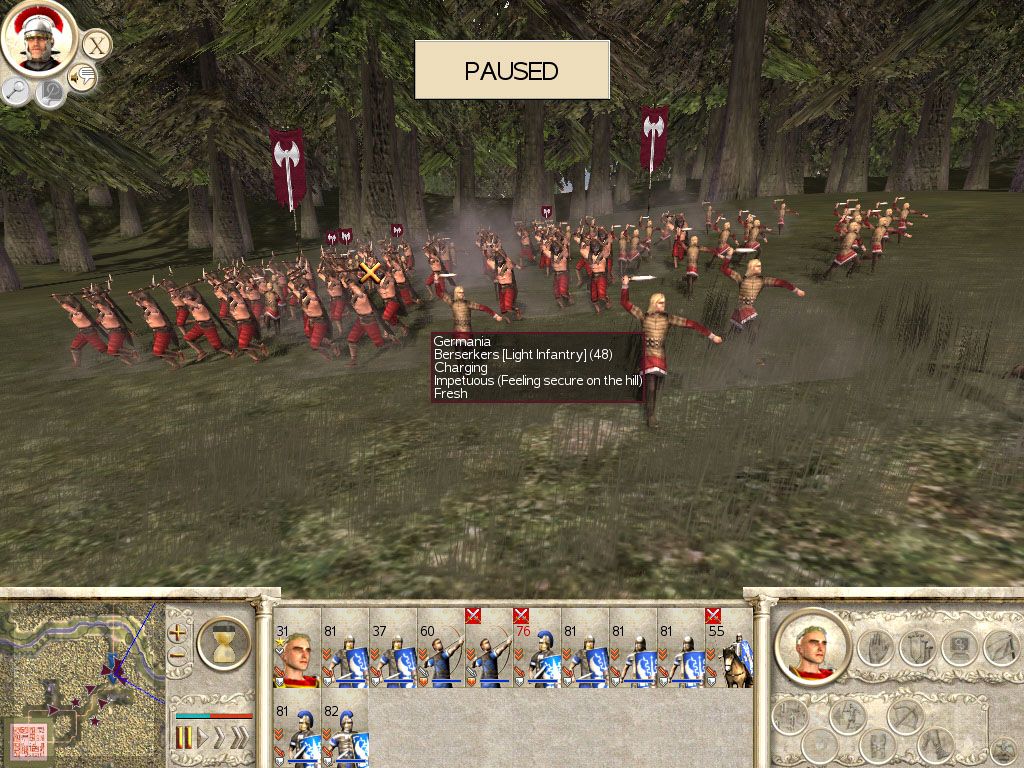1024x768 pixels.
Task: Zoom in the battle minimap
Action: coord(177,632)
